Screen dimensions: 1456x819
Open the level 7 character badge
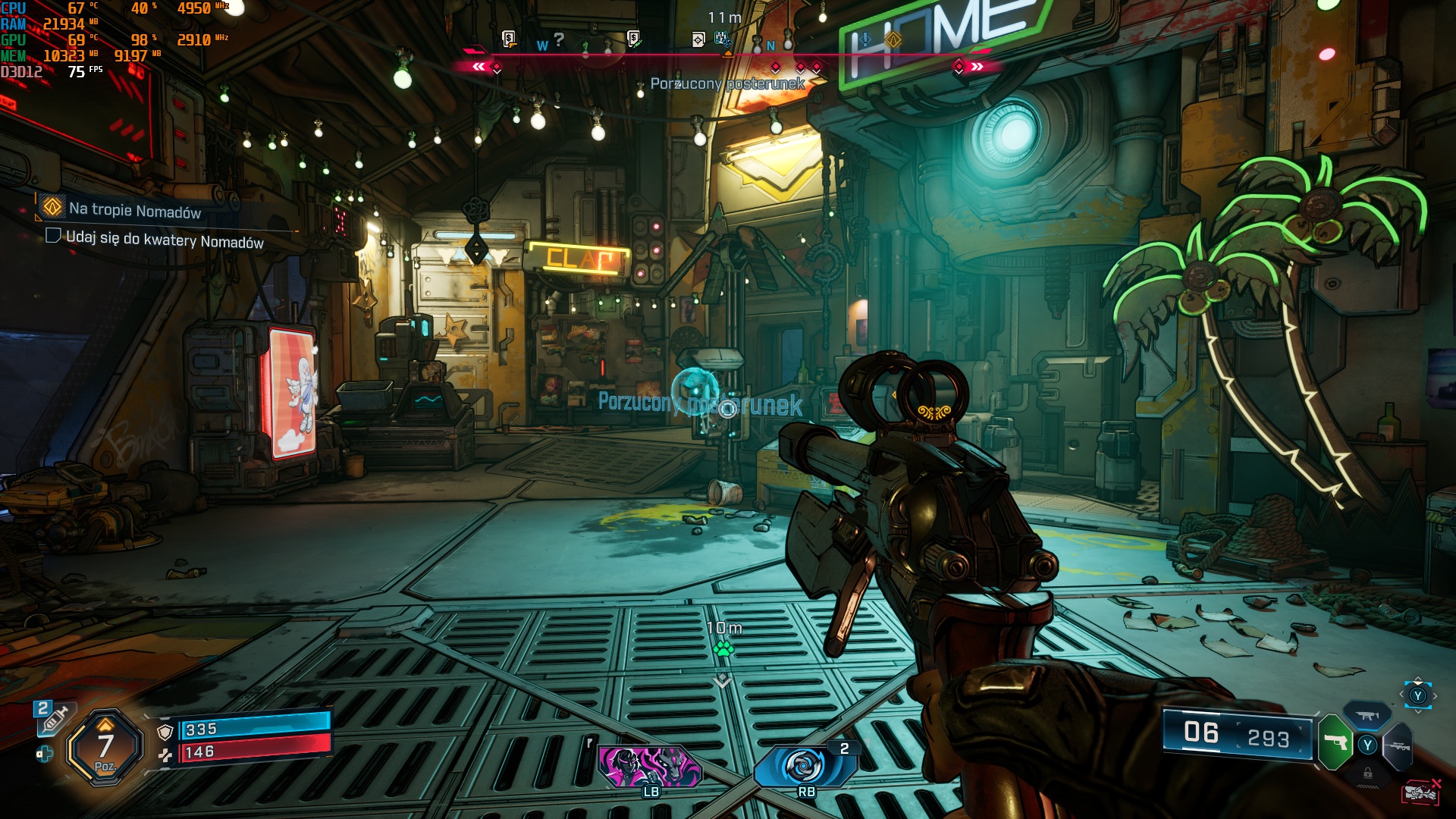click(x=105, y=748)
